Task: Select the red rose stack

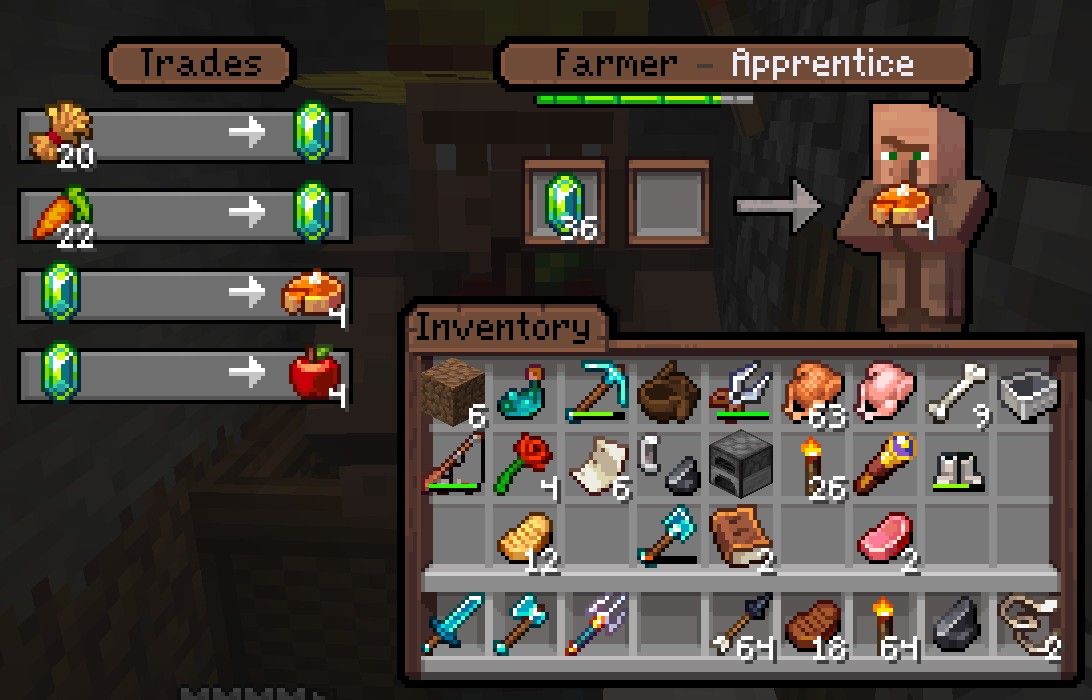Action: [523, 465]
